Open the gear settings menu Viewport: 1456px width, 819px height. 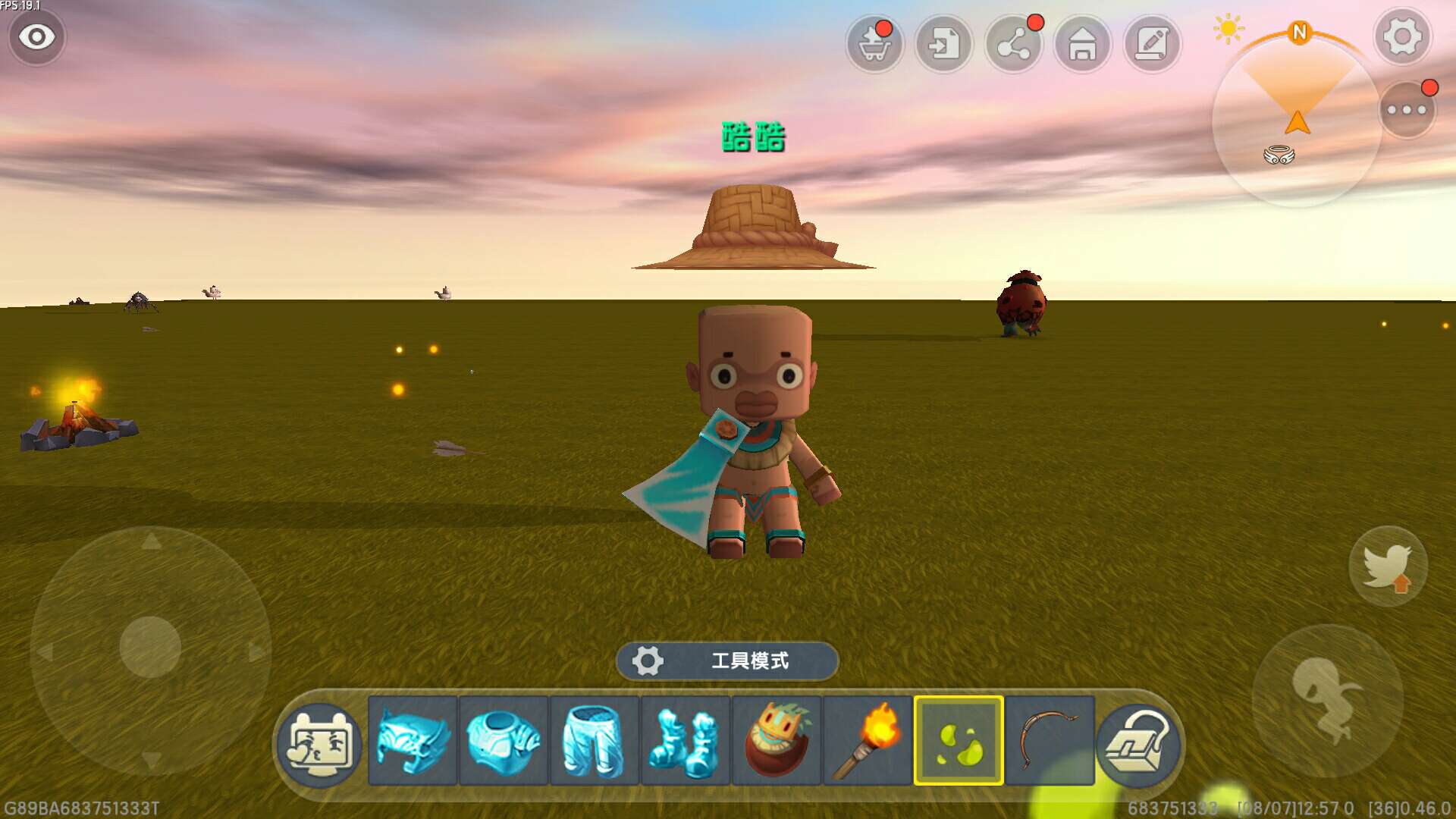(x=1402, y=36)
